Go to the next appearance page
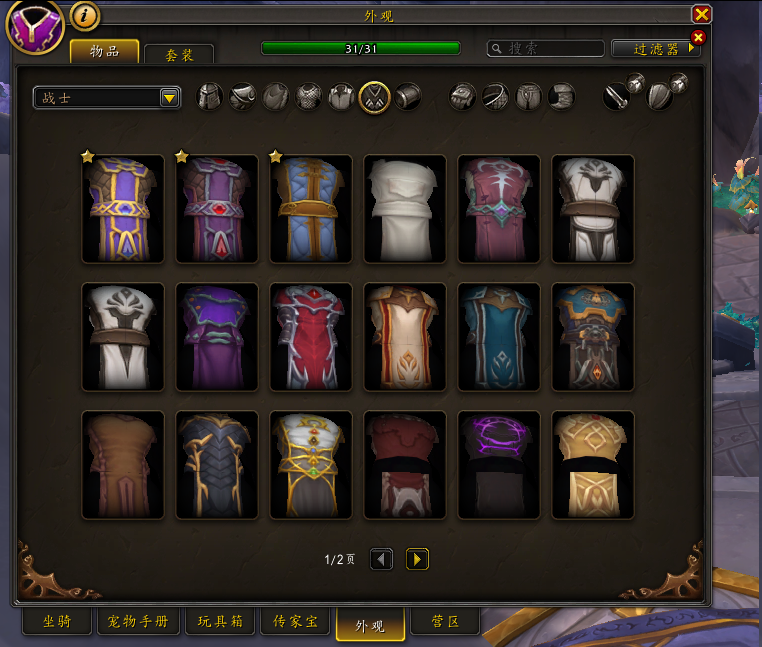The width and height of the screenshot is (762, 647). (x=417, y=559)
